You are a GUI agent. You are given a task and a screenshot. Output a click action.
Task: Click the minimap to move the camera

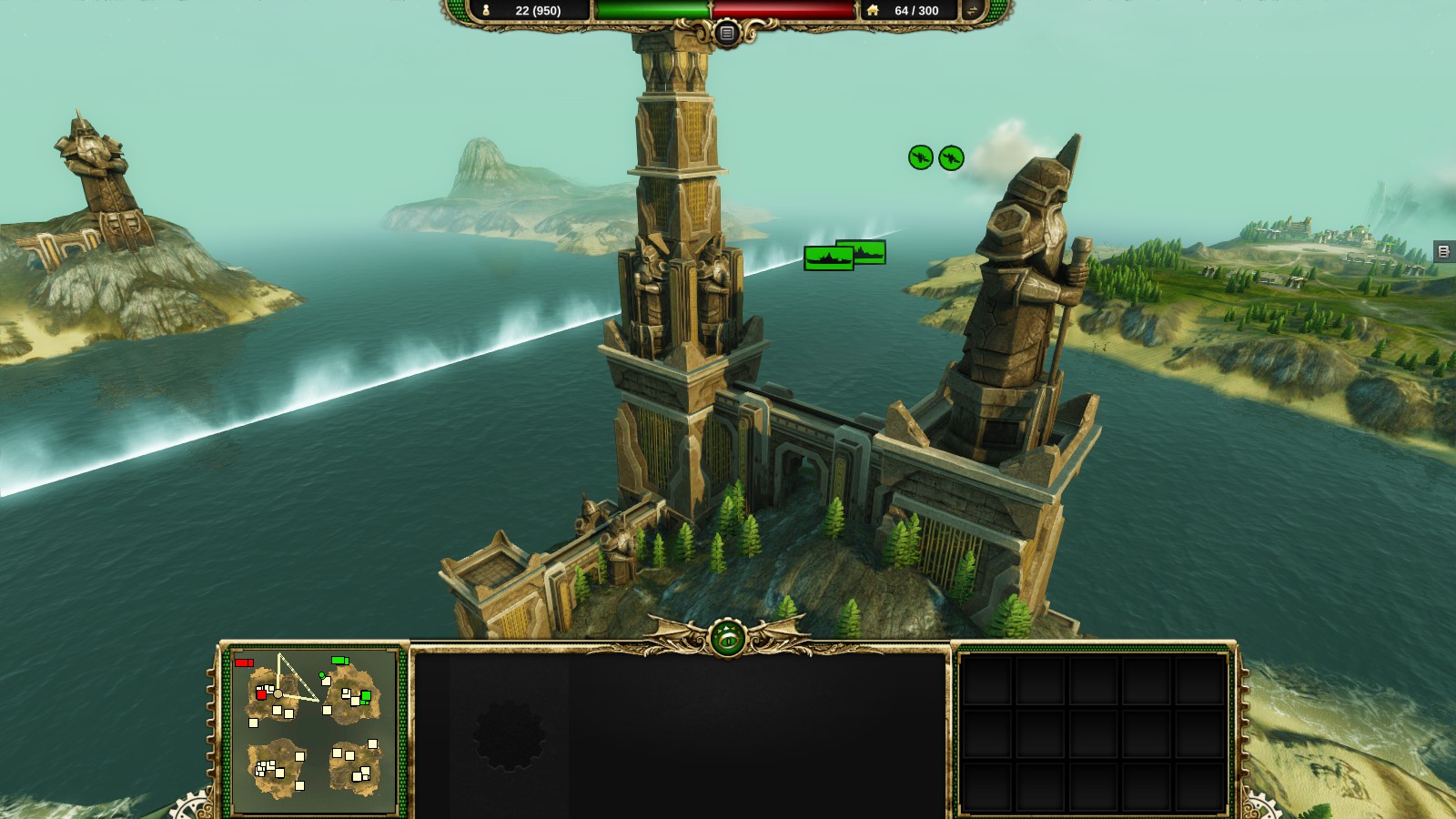(x=314, y=731)
